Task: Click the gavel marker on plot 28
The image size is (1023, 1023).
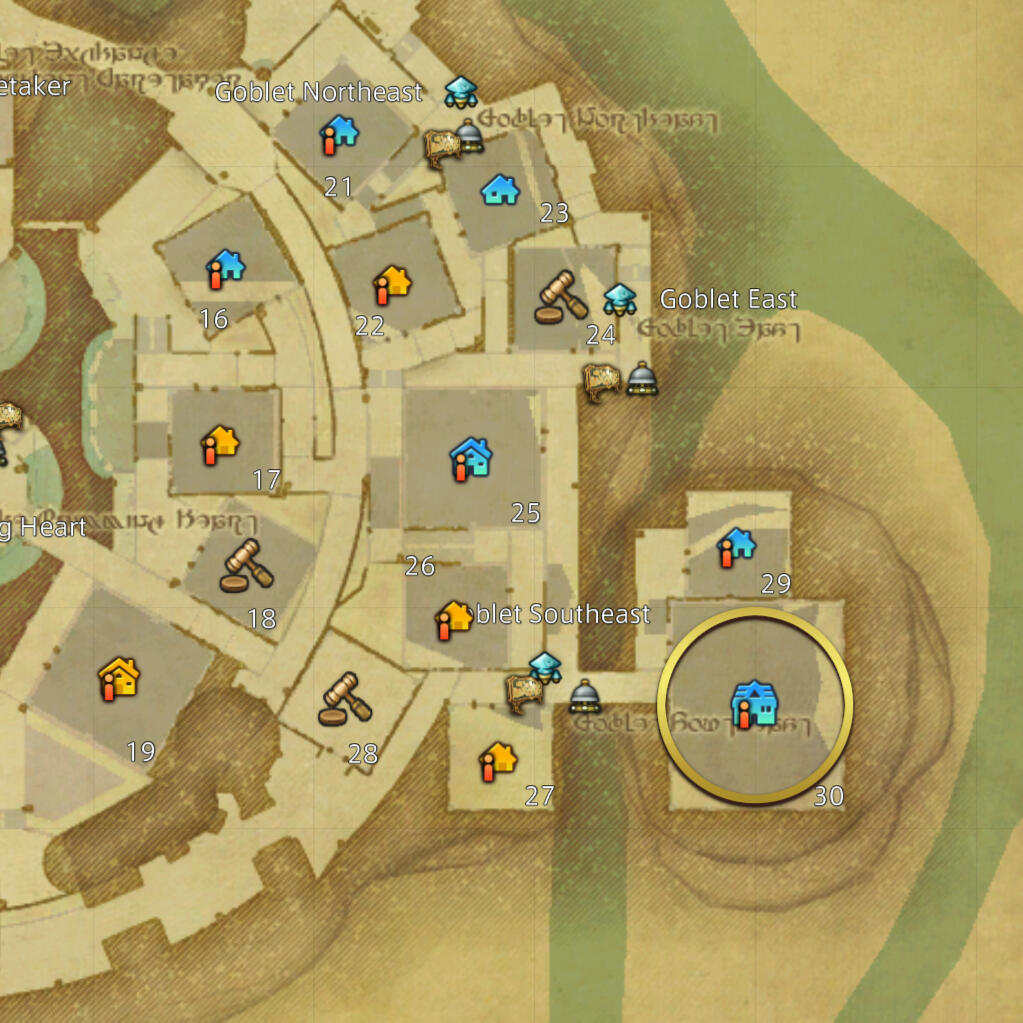Action: click(x=344, y=698)
